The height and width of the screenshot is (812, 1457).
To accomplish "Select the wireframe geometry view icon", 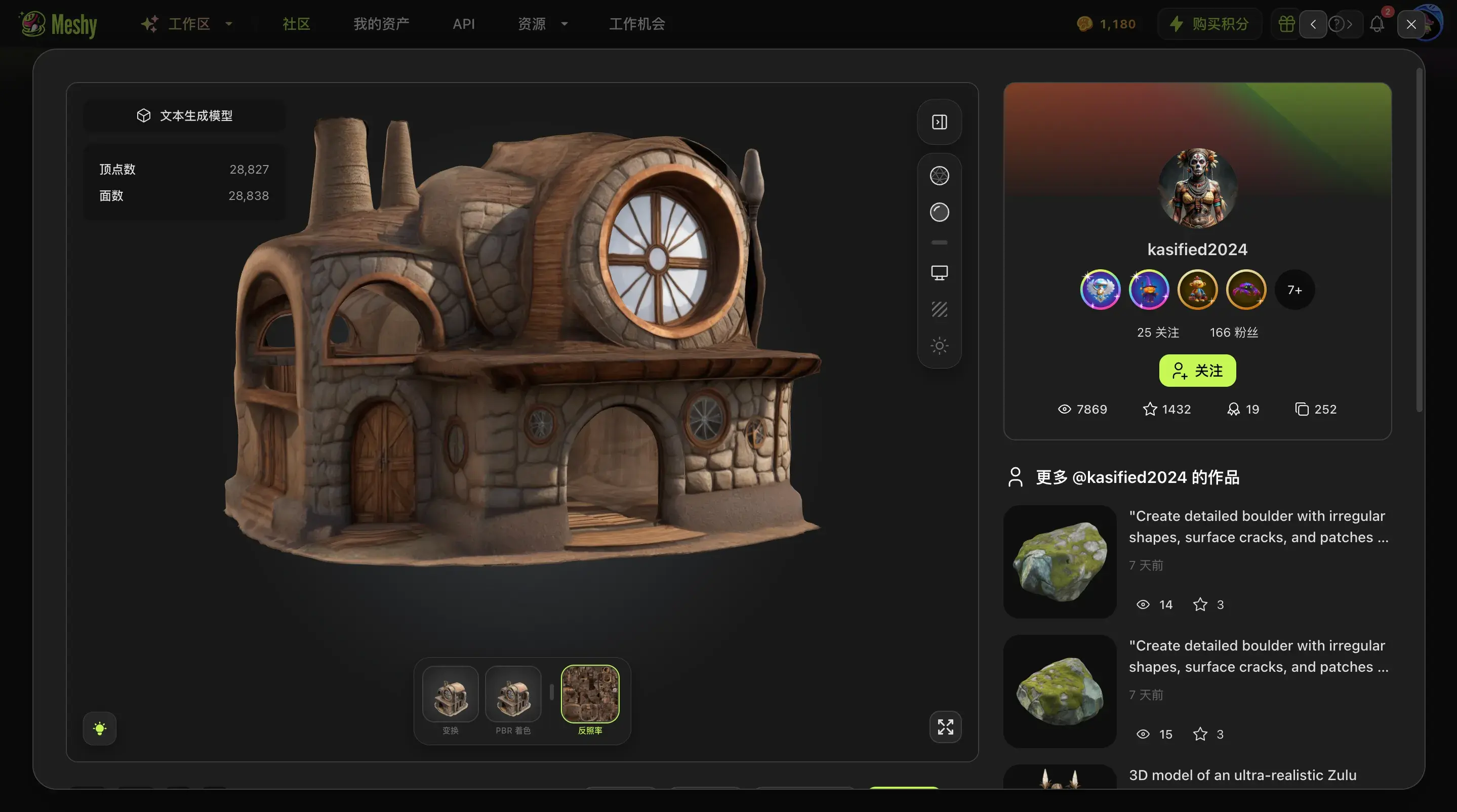I will (939, 175).
